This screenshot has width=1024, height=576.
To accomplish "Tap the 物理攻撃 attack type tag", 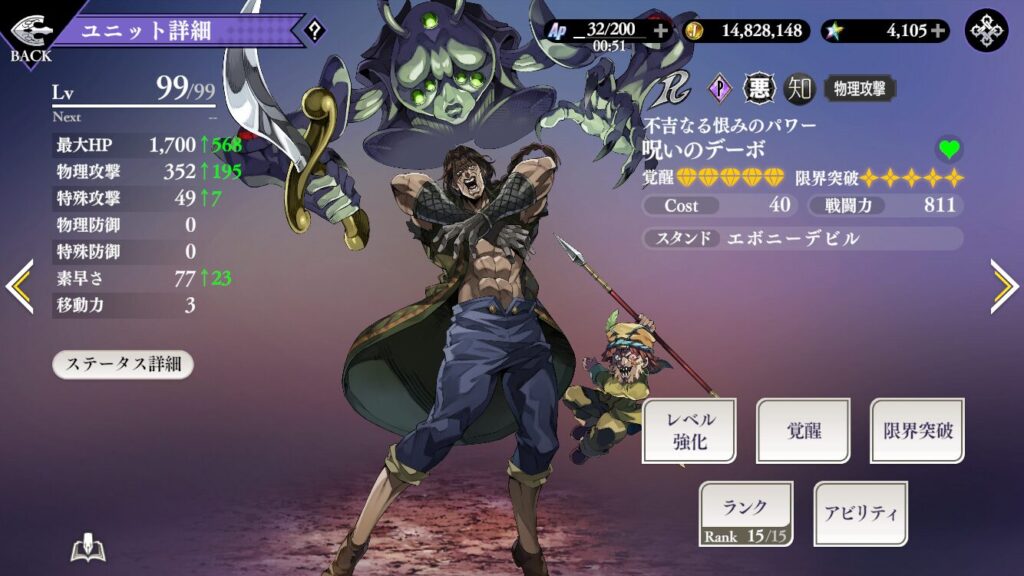I will [859, 89].
